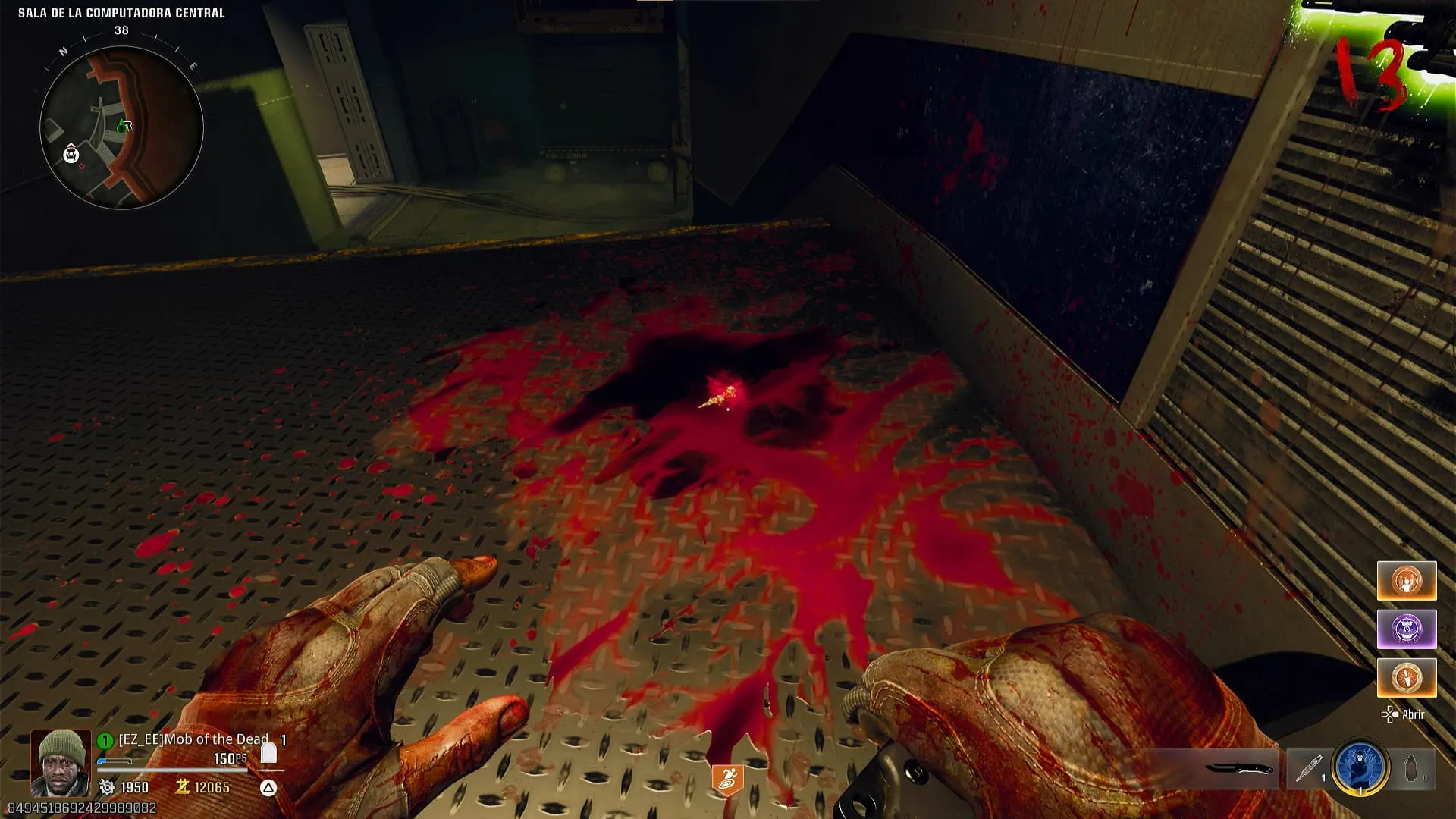This screenshot has width=1456, height=819.
Task: Click the orange sprinting-figure perk icon
Action: point(726,779)
